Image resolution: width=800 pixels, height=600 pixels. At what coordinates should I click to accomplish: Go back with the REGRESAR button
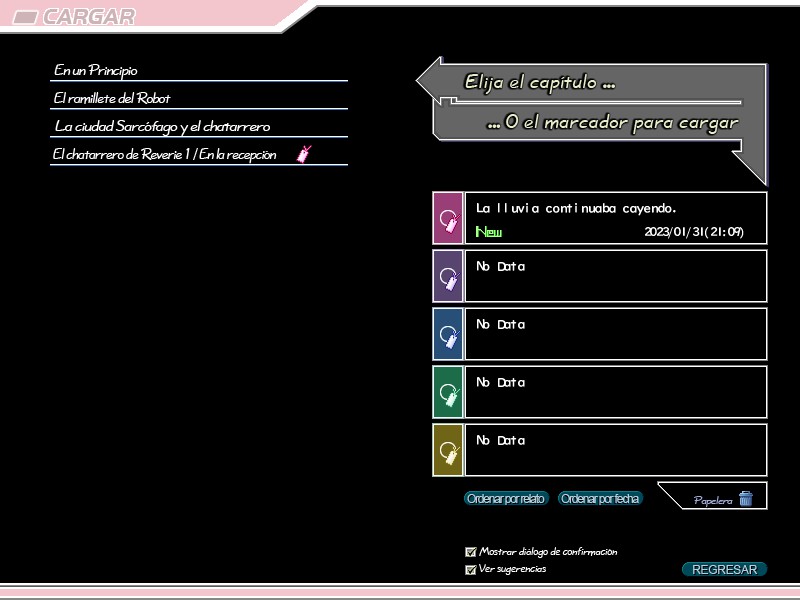(724, 570)
